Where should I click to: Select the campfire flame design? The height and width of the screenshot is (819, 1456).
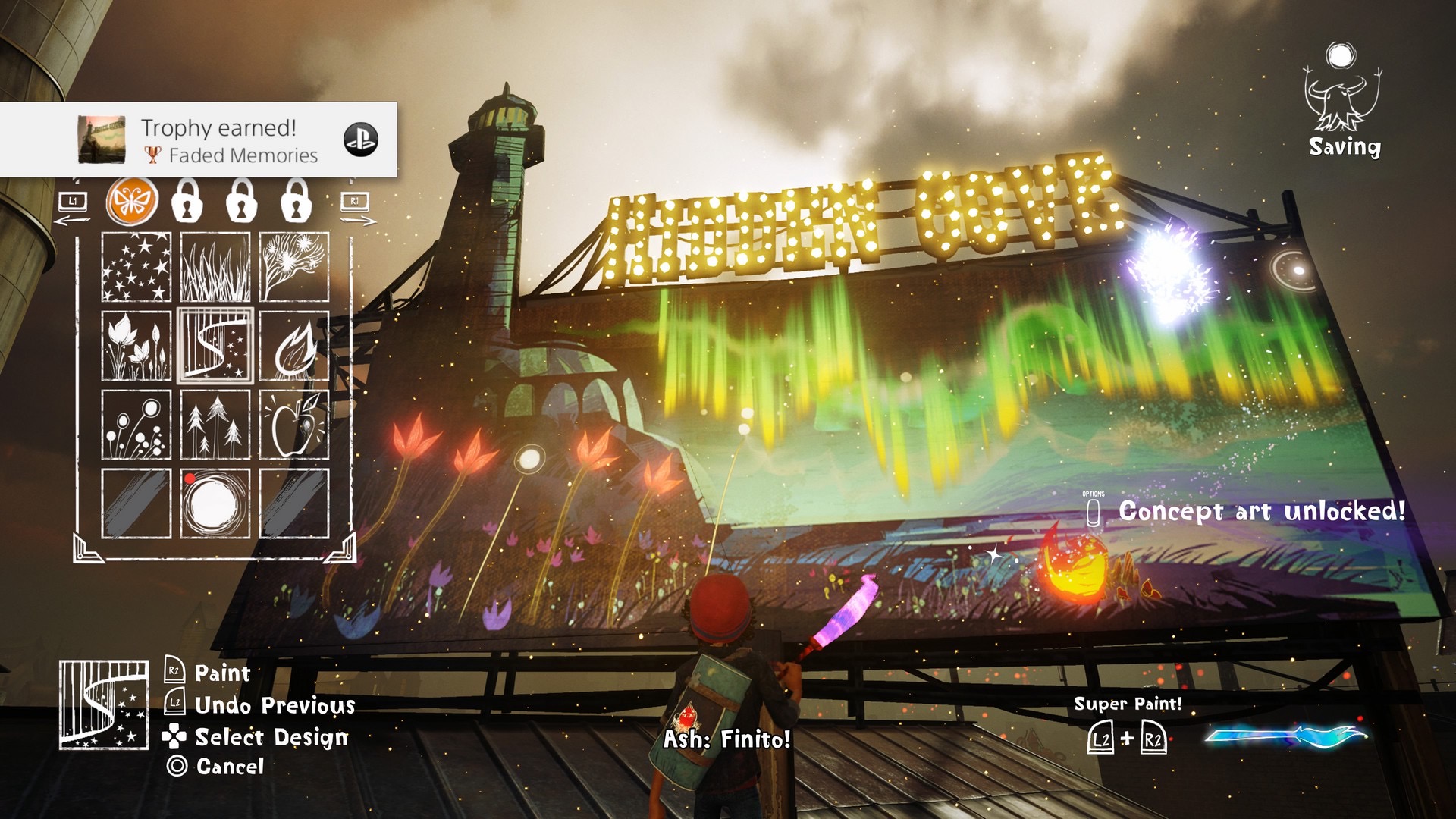tap(294, 346)
